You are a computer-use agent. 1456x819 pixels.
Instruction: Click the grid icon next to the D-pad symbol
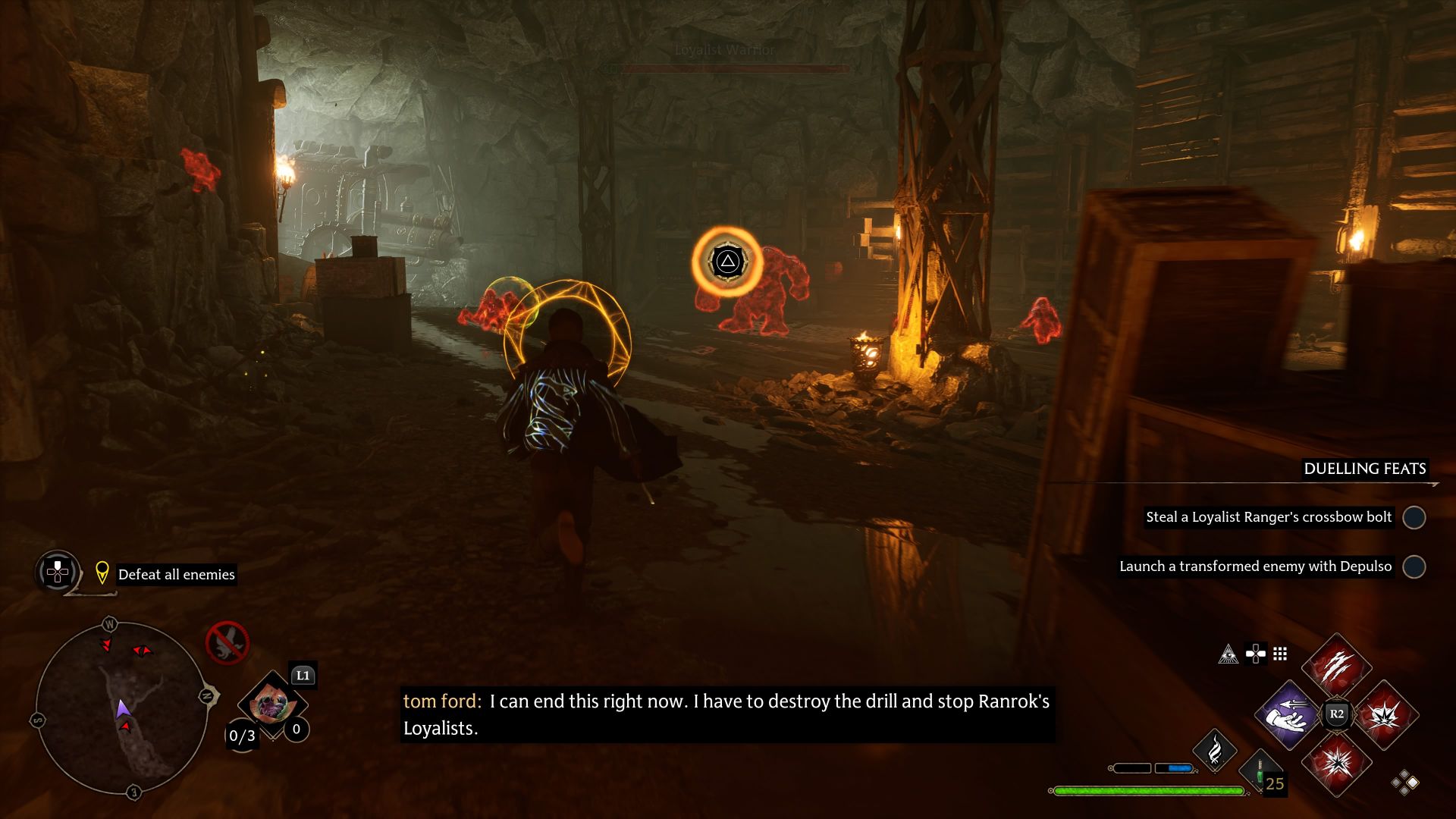click(x=1280, y=654)
